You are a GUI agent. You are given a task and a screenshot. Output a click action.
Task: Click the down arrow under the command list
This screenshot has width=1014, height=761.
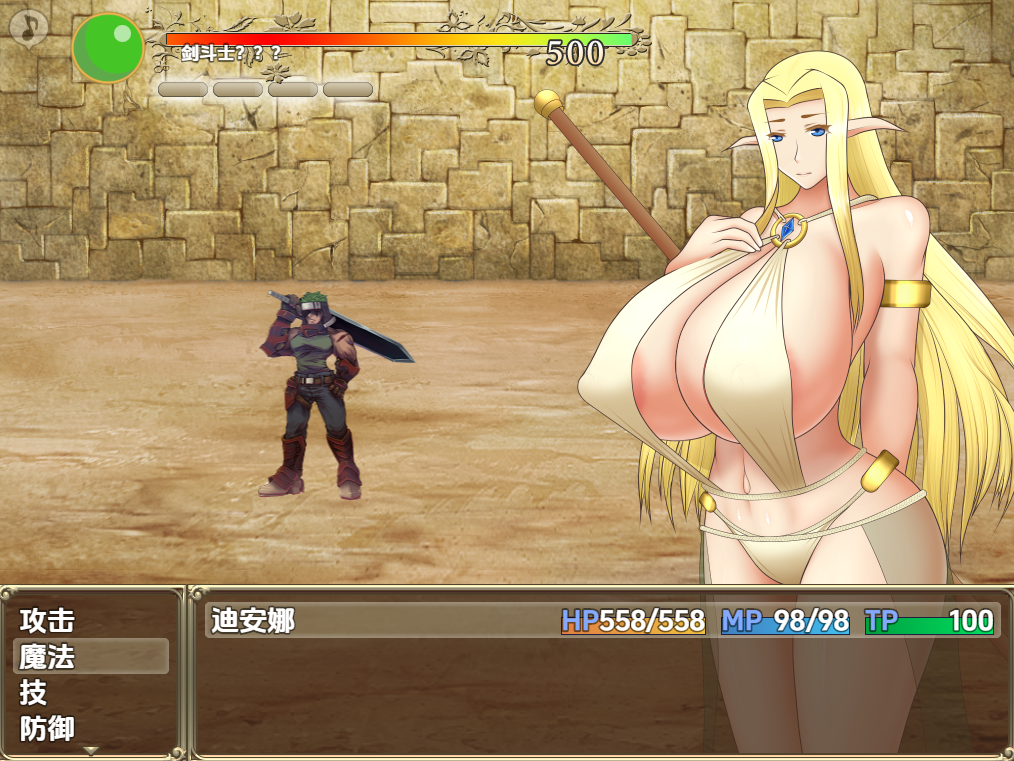91,750
